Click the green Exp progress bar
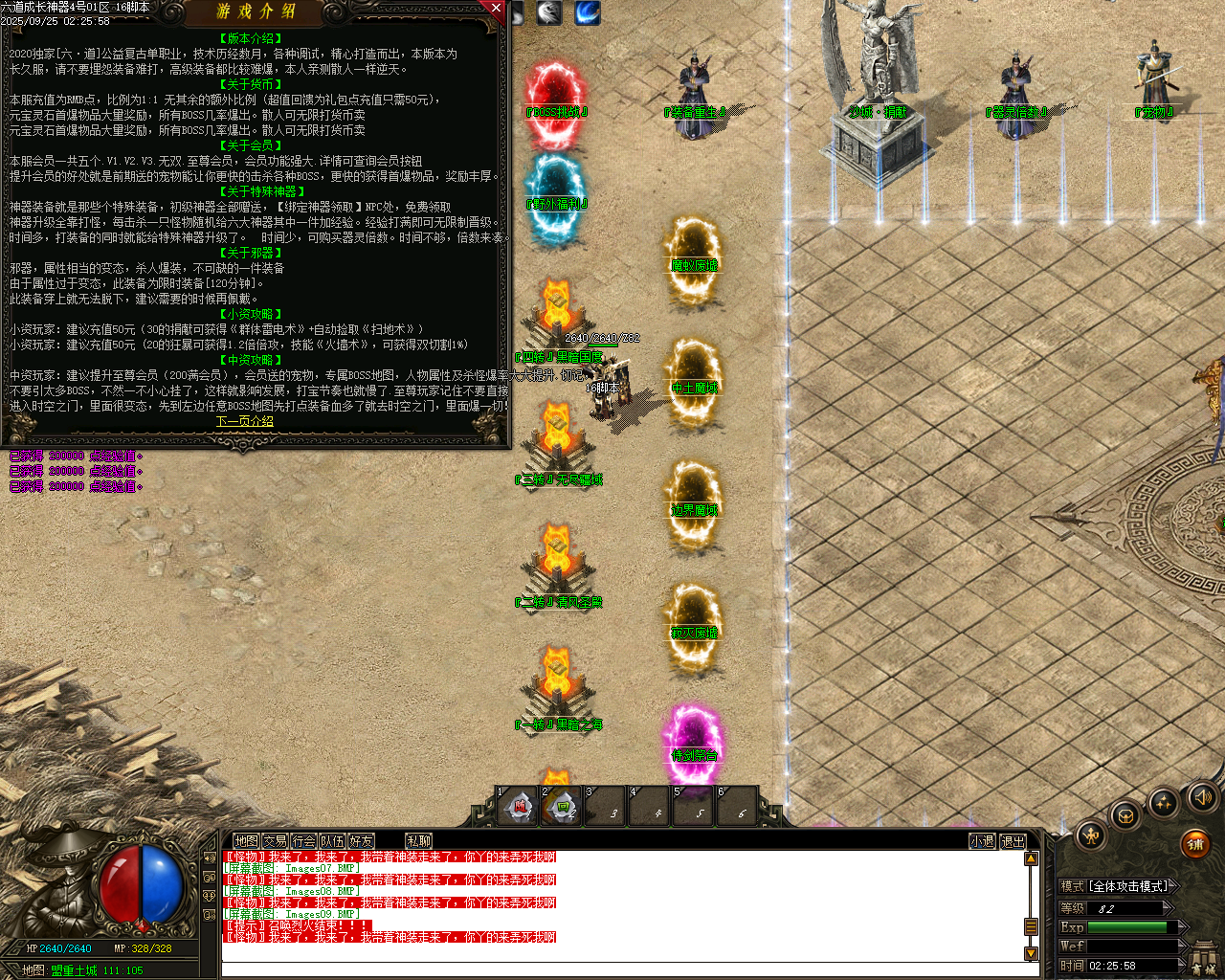 (x=1126, y=927)
